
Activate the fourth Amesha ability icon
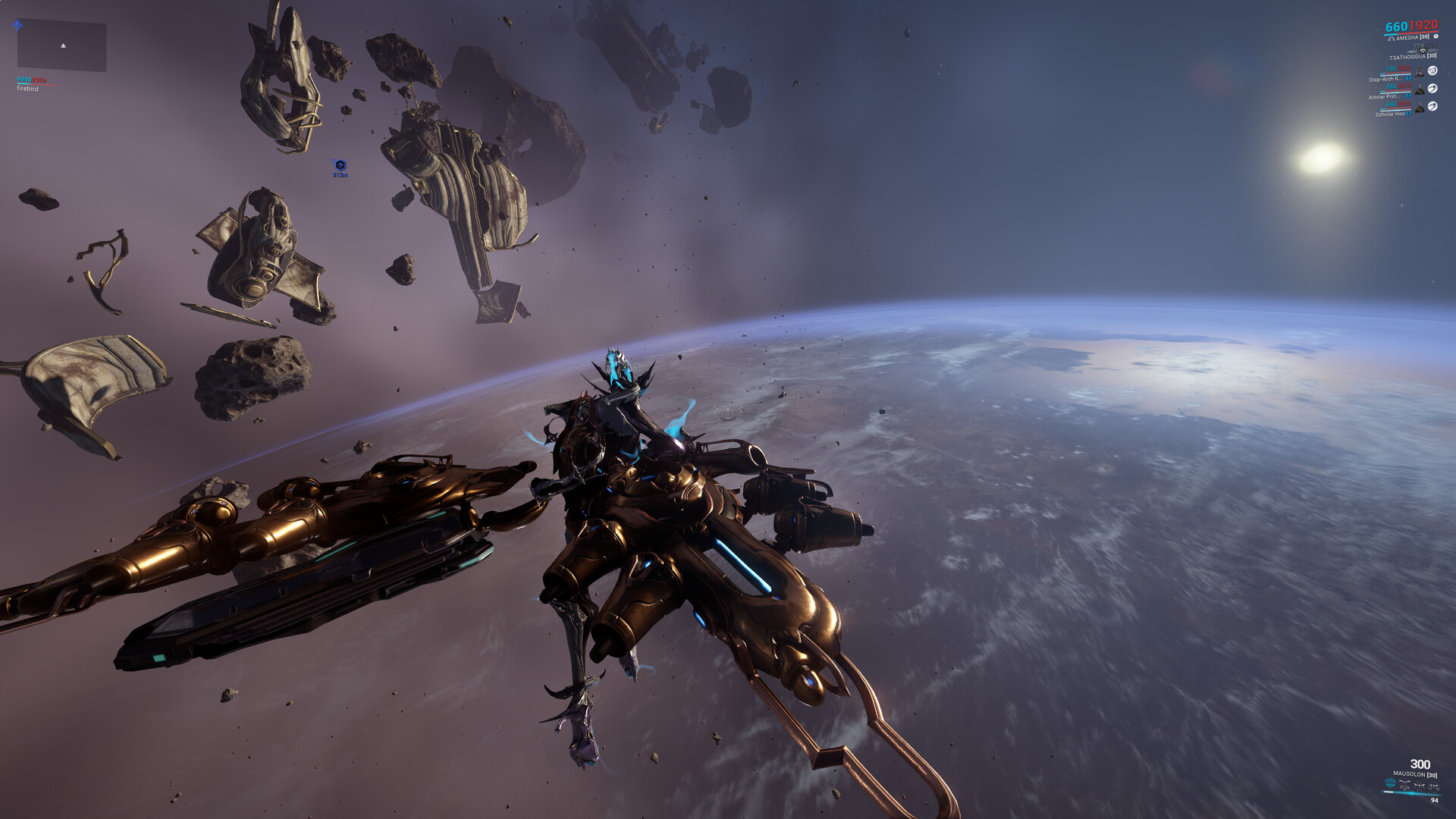pos(1433,785)
